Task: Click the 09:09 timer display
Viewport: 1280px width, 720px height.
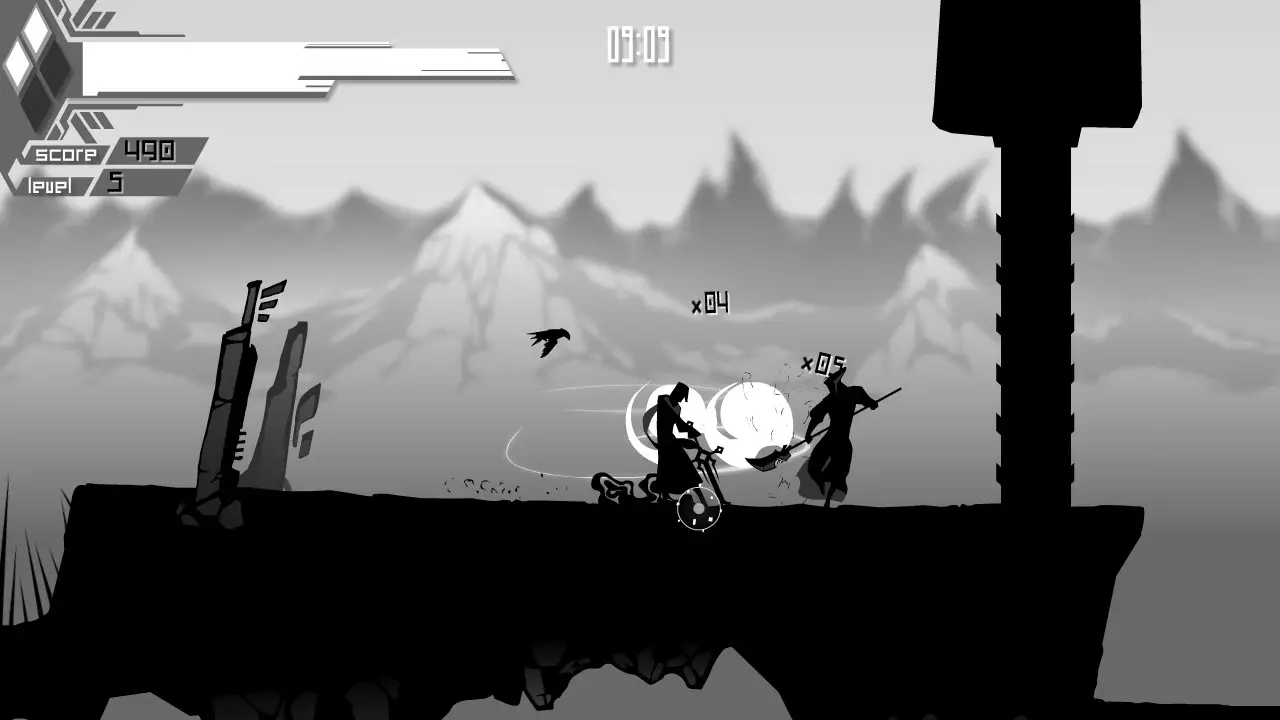Action: pos(637,44)
